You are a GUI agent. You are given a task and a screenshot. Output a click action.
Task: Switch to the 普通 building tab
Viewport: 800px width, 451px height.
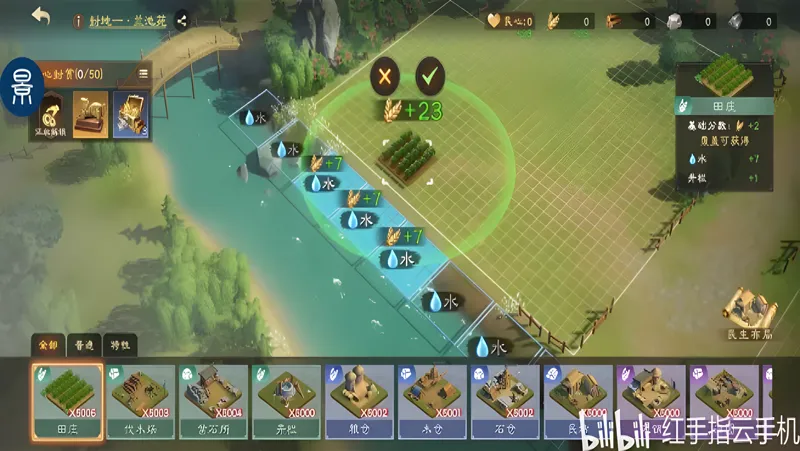(84, 345)
